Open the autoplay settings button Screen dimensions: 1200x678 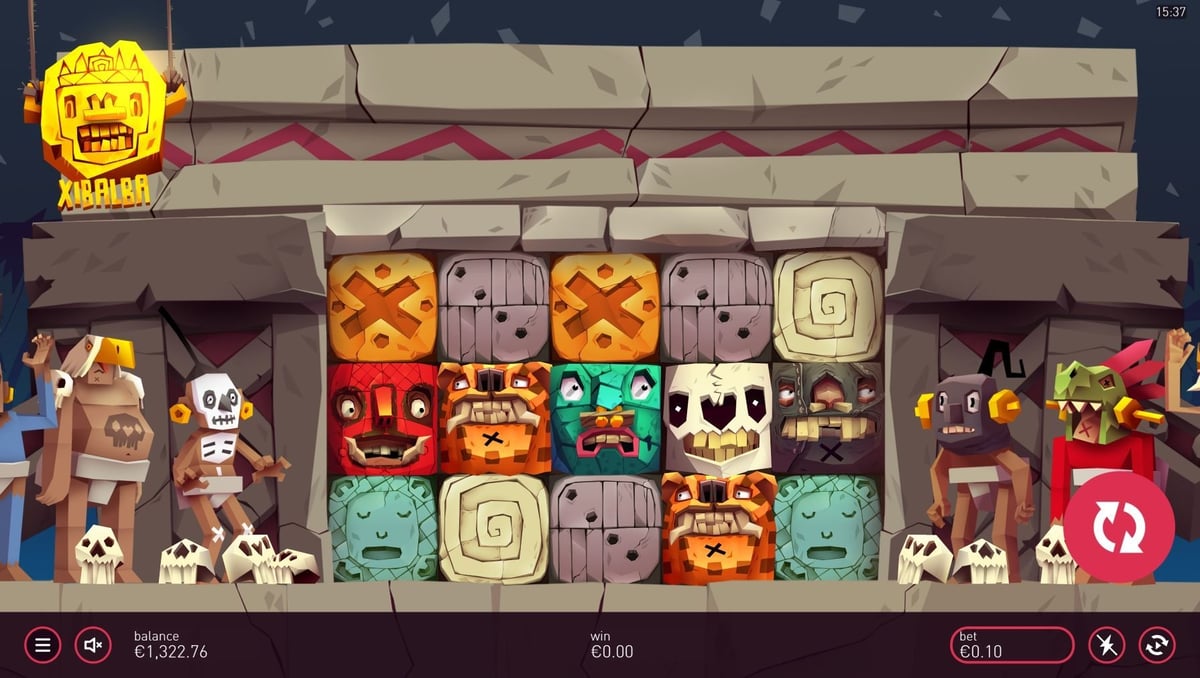tap(1157, 645)
